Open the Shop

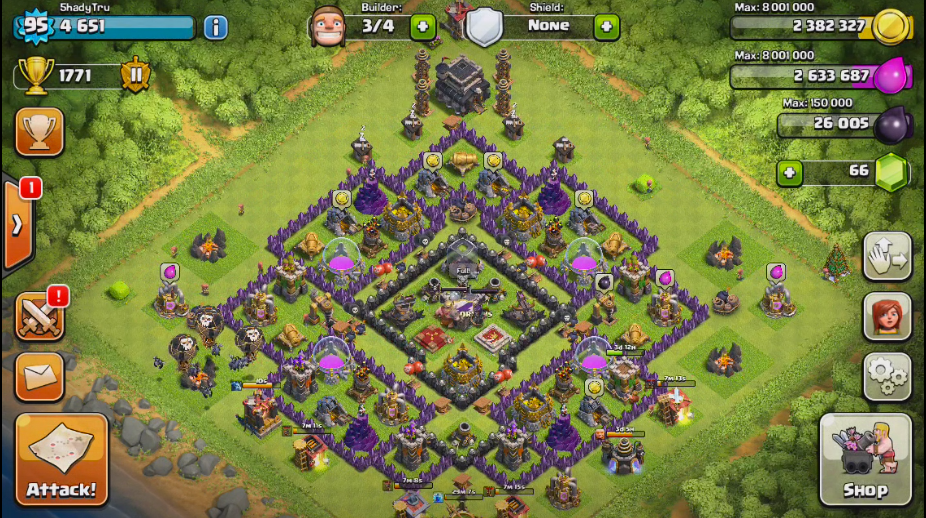[865, 459]
